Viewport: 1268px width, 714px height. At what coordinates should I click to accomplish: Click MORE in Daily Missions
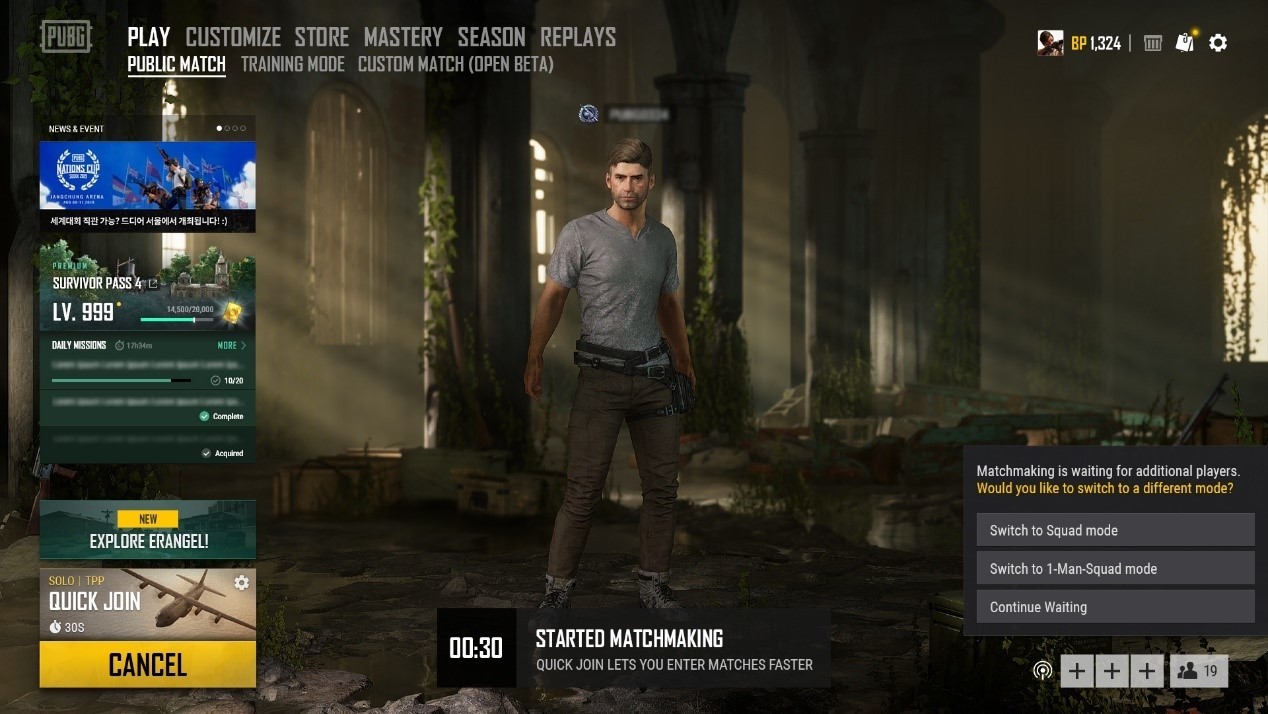pos(231,345)
